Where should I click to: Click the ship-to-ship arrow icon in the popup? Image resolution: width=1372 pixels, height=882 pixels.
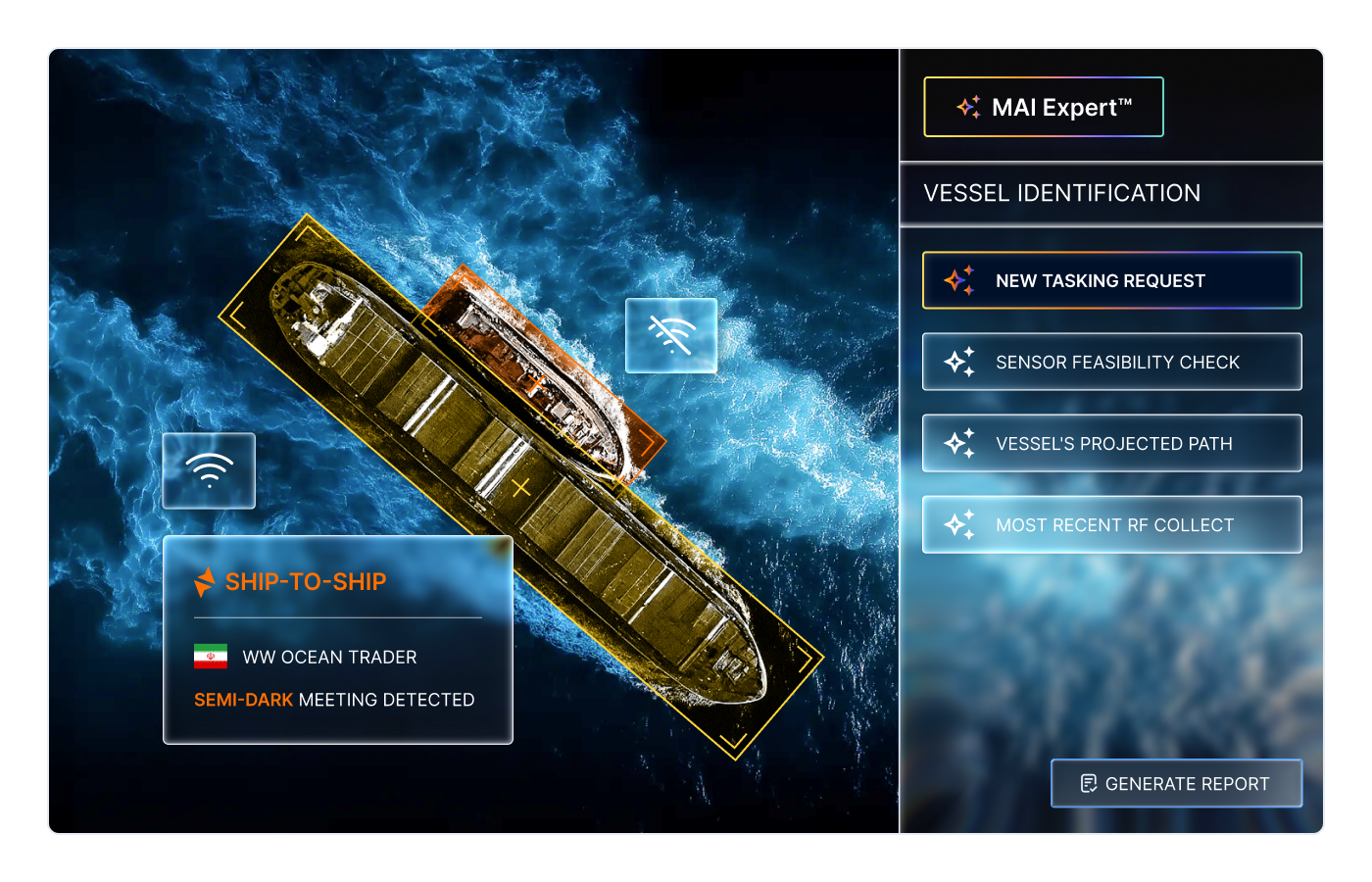[206, 581]
